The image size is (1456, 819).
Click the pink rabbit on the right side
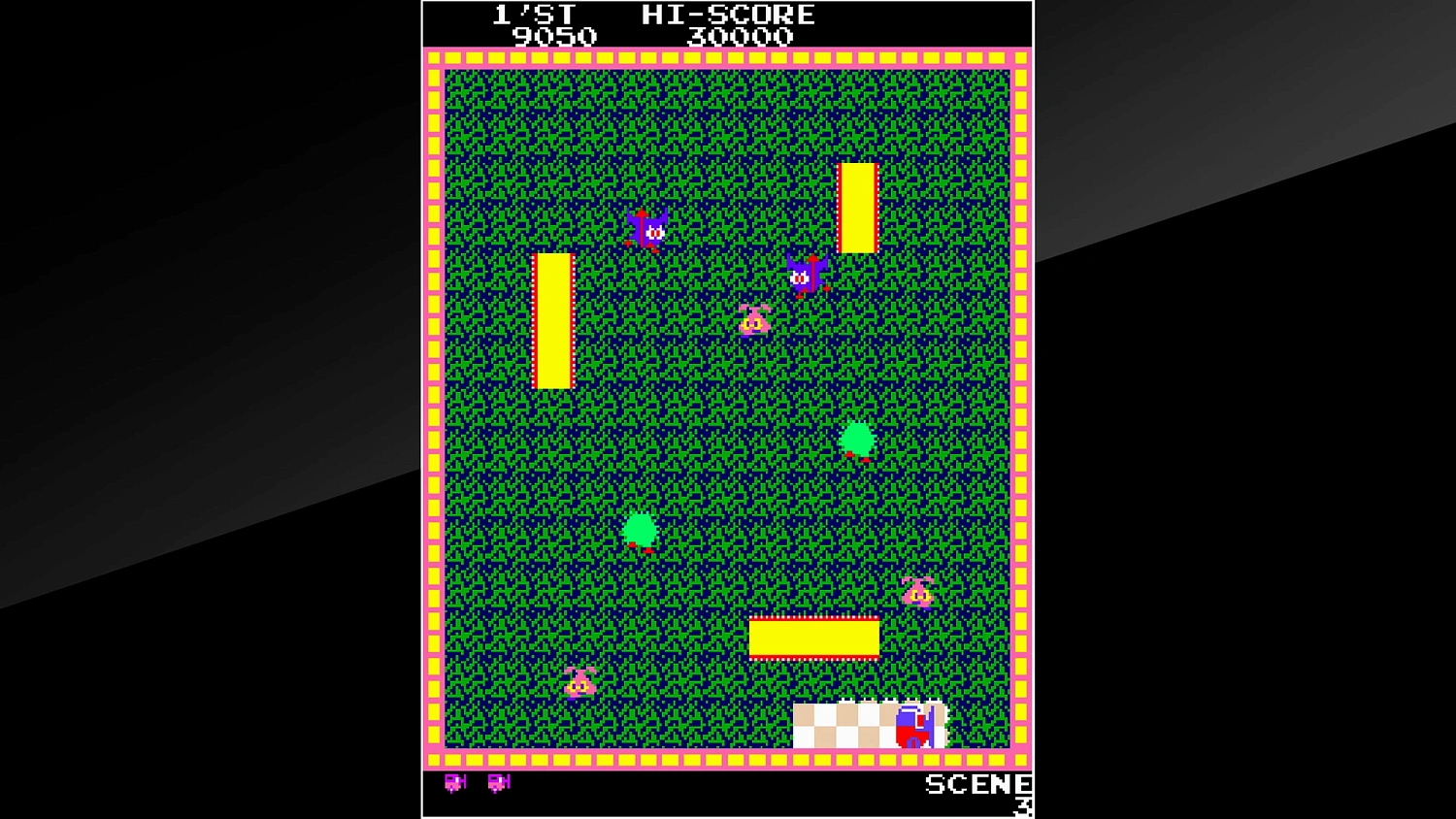point(916,592)
